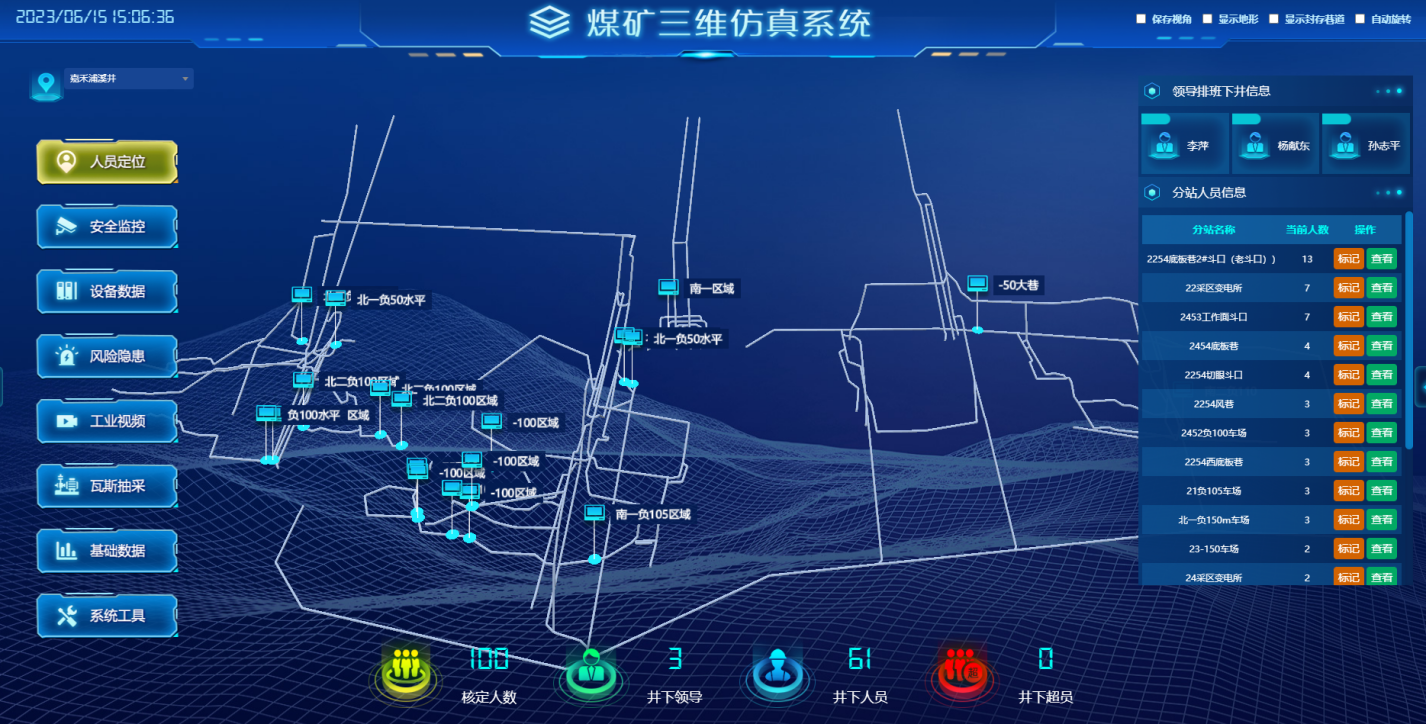Viewport: 1426px width, 724px height.
Task: Select the 当前人数 column header
Action: click(x=1310, y=229)
